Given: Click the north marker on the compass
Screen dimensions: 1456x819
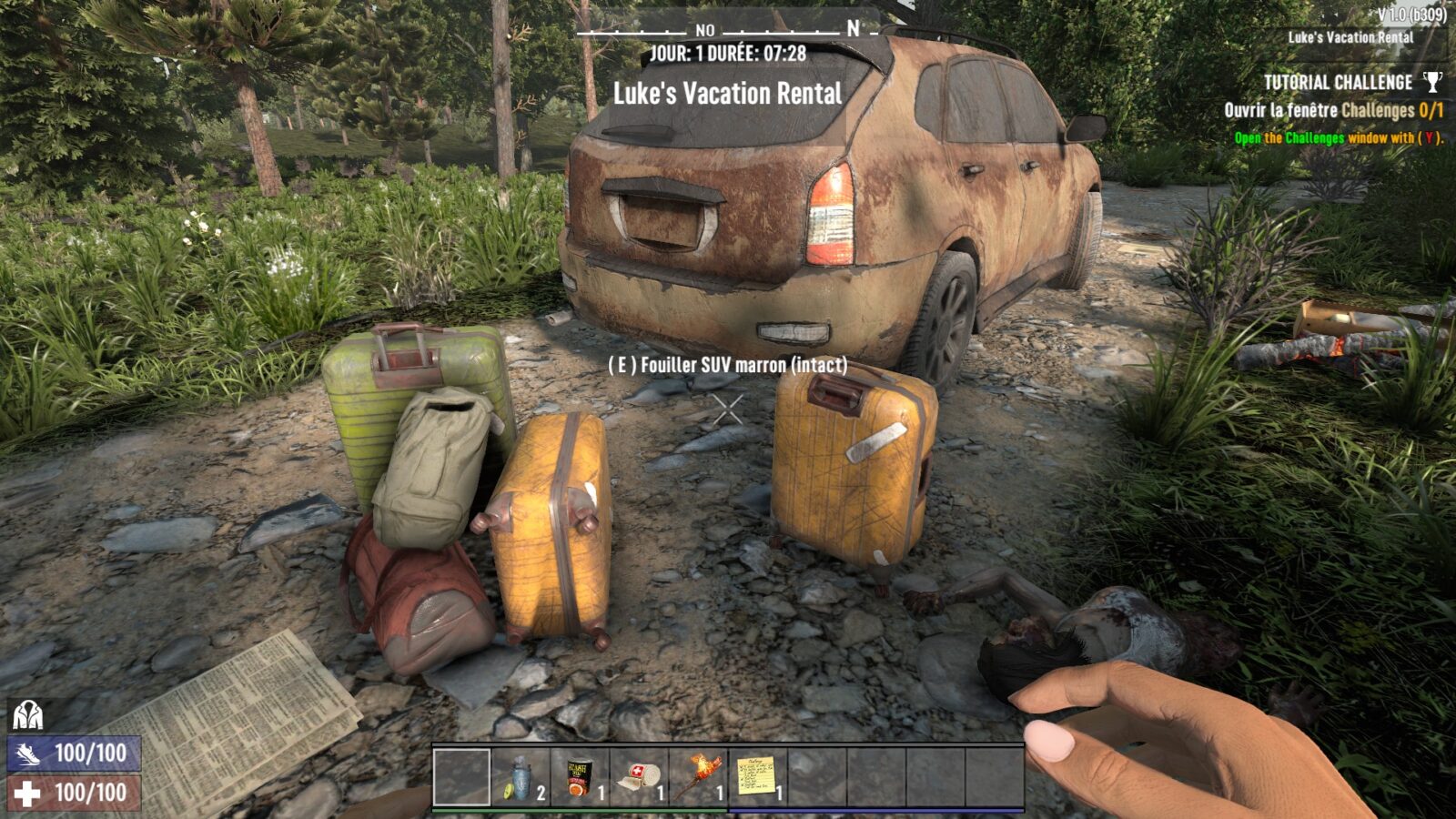Looking at the screenshot, I should click(x=850, y=30).
